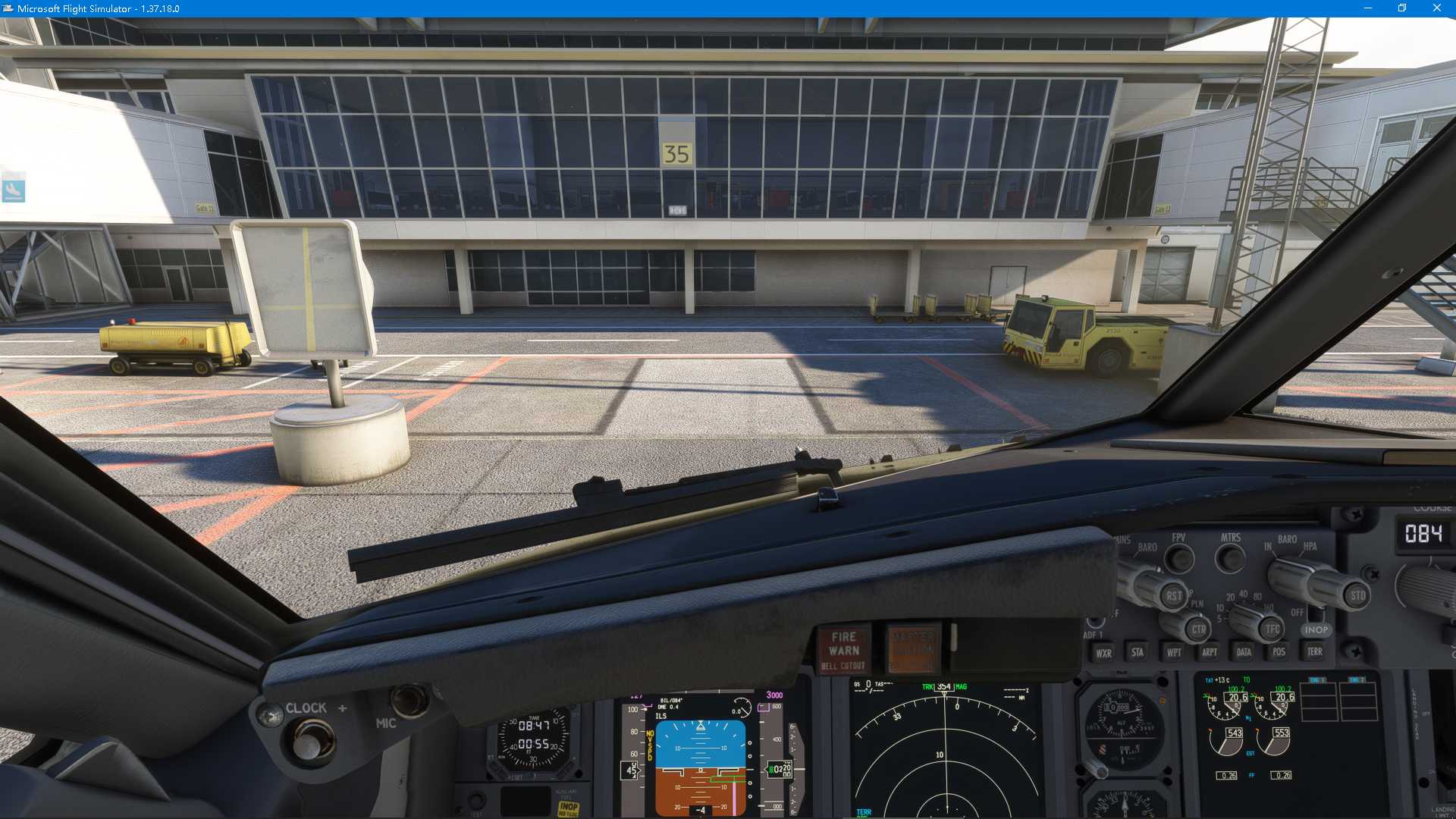Click the FPV flight path vector button
The image size is (1456, 819).
tap(1178, 560)
